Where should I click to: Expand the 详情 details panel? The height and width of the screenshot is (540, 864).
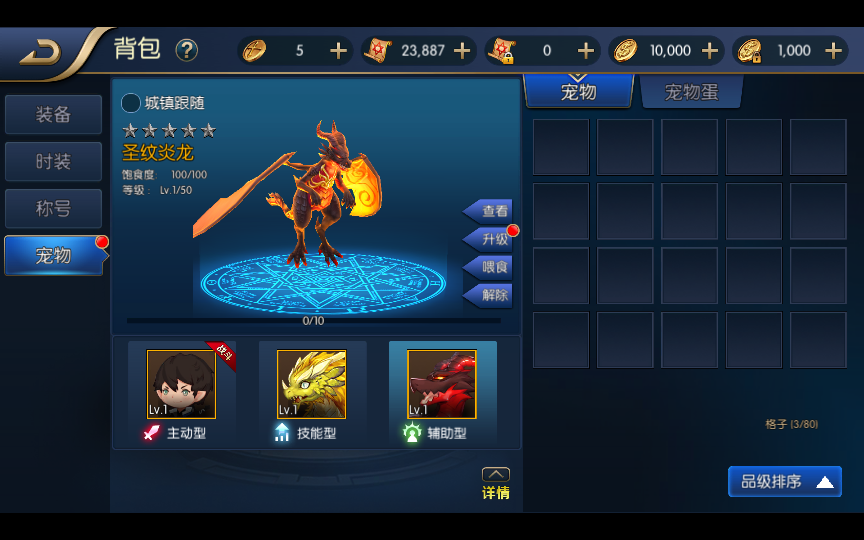tap(496, 483)
